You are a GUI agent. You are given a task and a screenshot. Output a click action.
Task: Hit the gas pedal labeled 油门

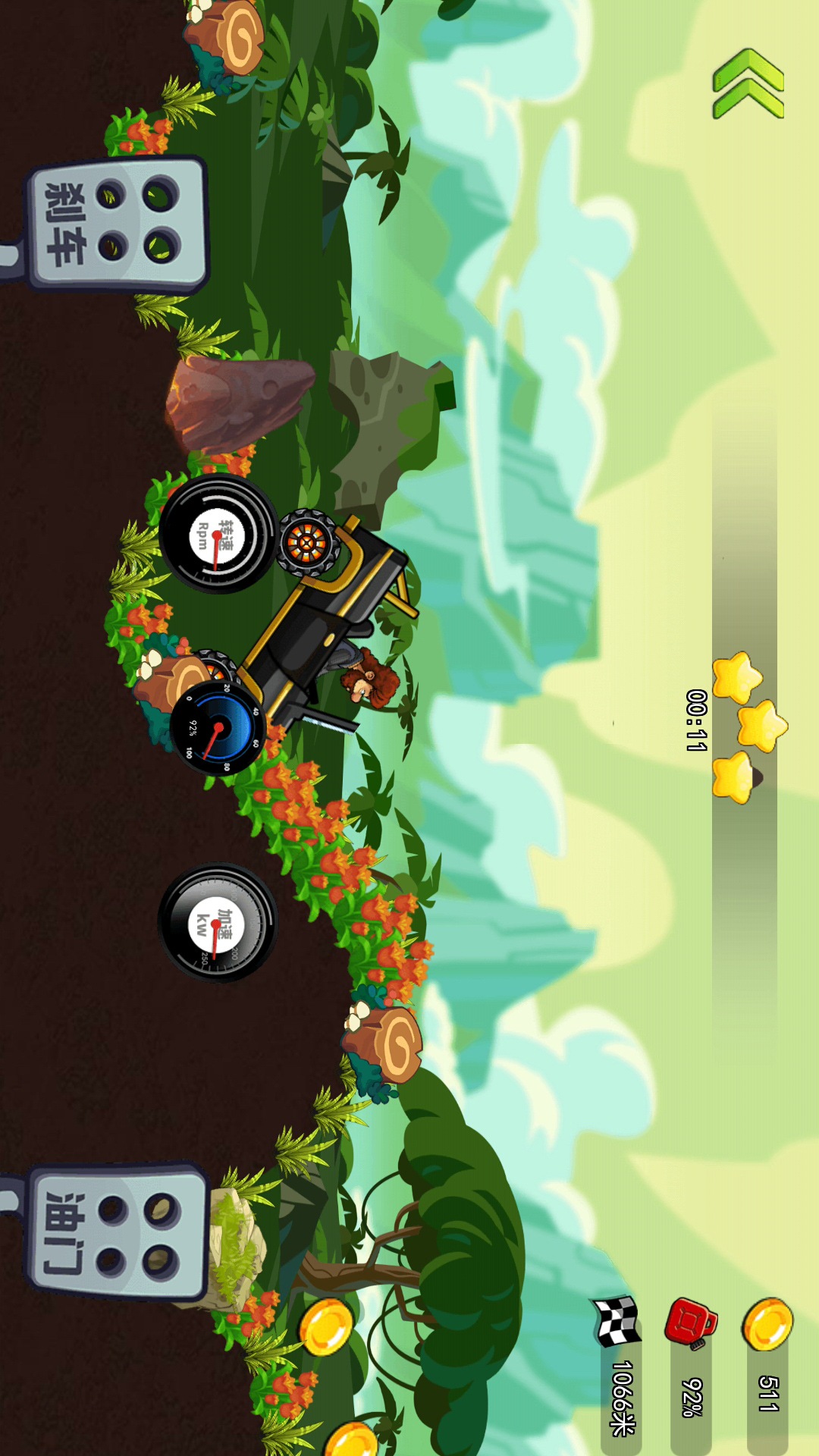click(116, 1233)
